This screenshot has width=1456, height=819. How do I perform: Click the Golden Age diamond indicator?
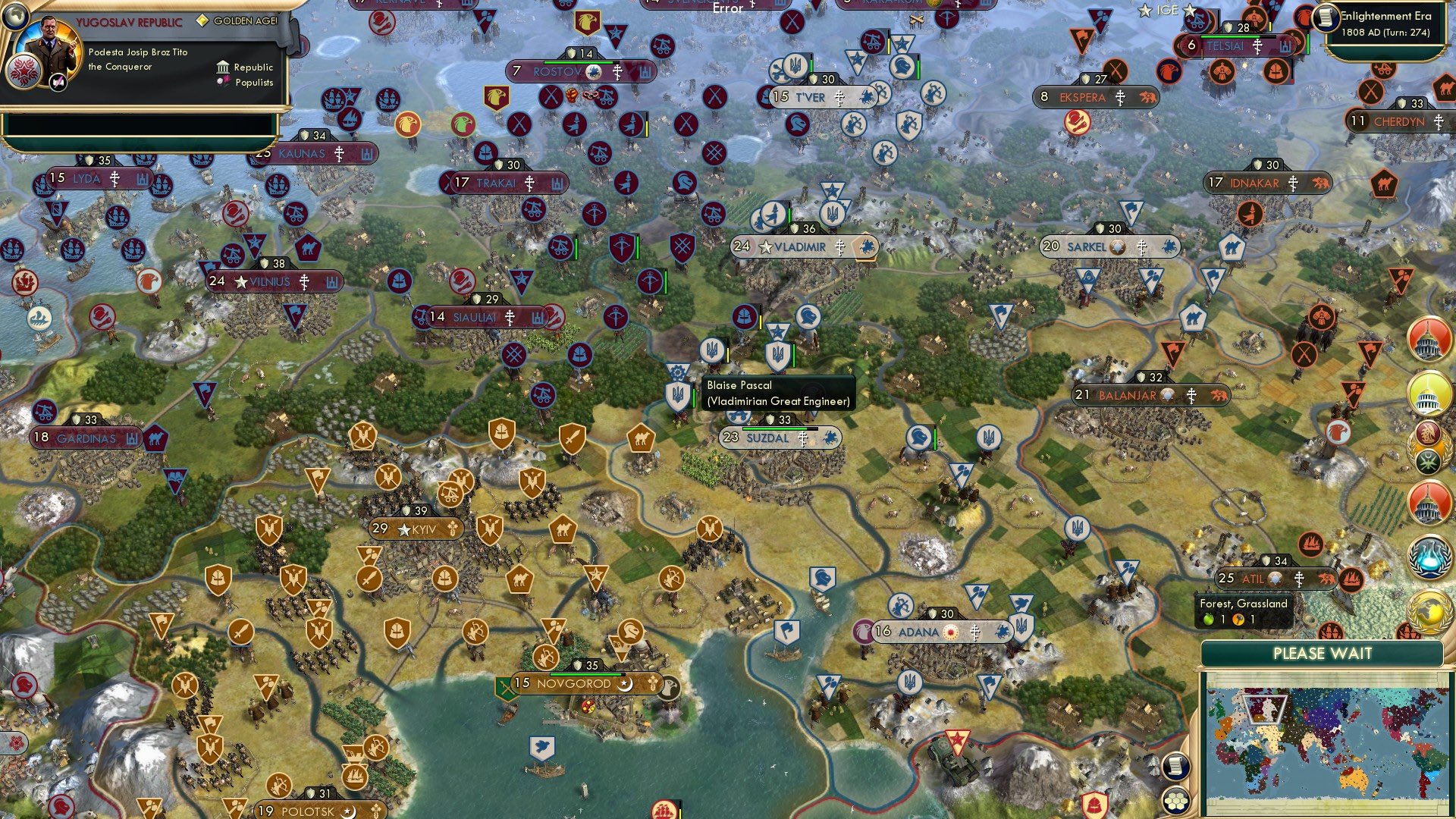pos(203,20)
